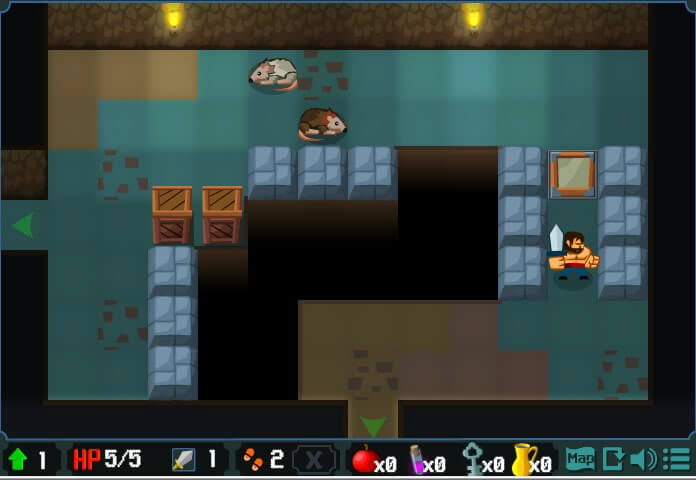
Task: Click the green left arrow exit
Action: (x=22, y=225)
